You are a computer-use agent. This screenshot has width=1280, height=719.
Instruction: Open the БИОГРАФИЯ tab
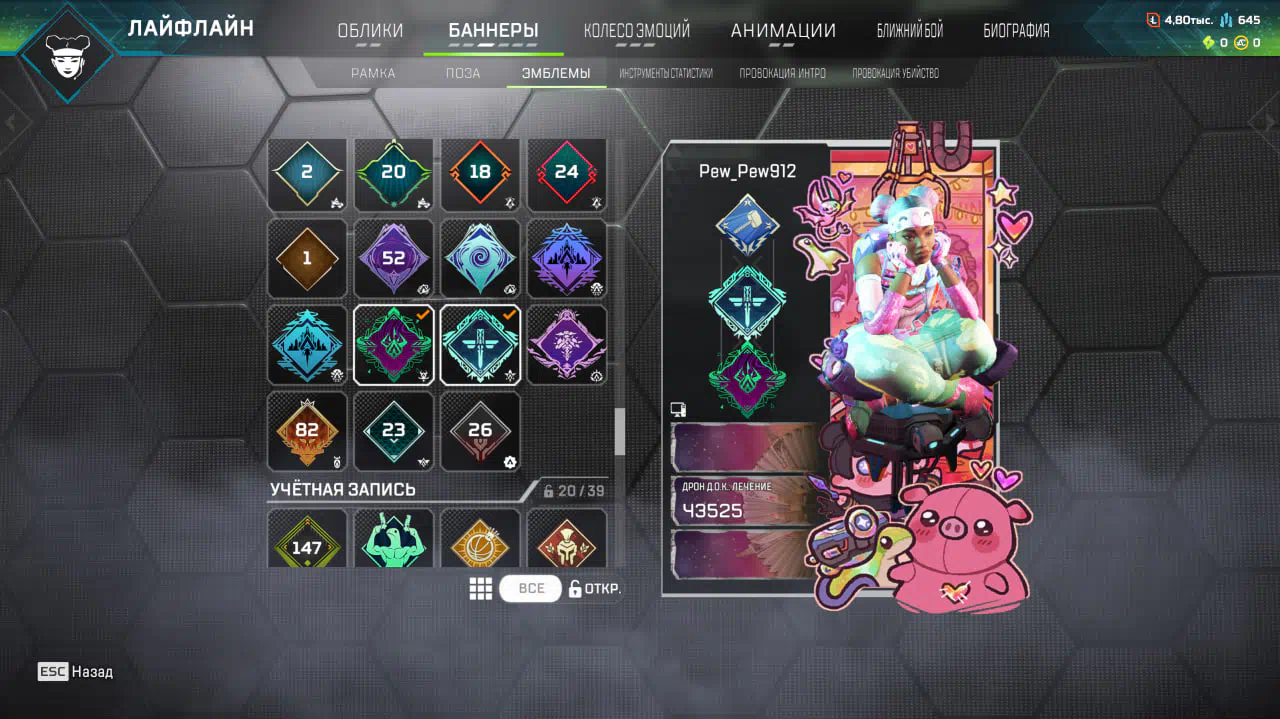tap(1016, 31)
